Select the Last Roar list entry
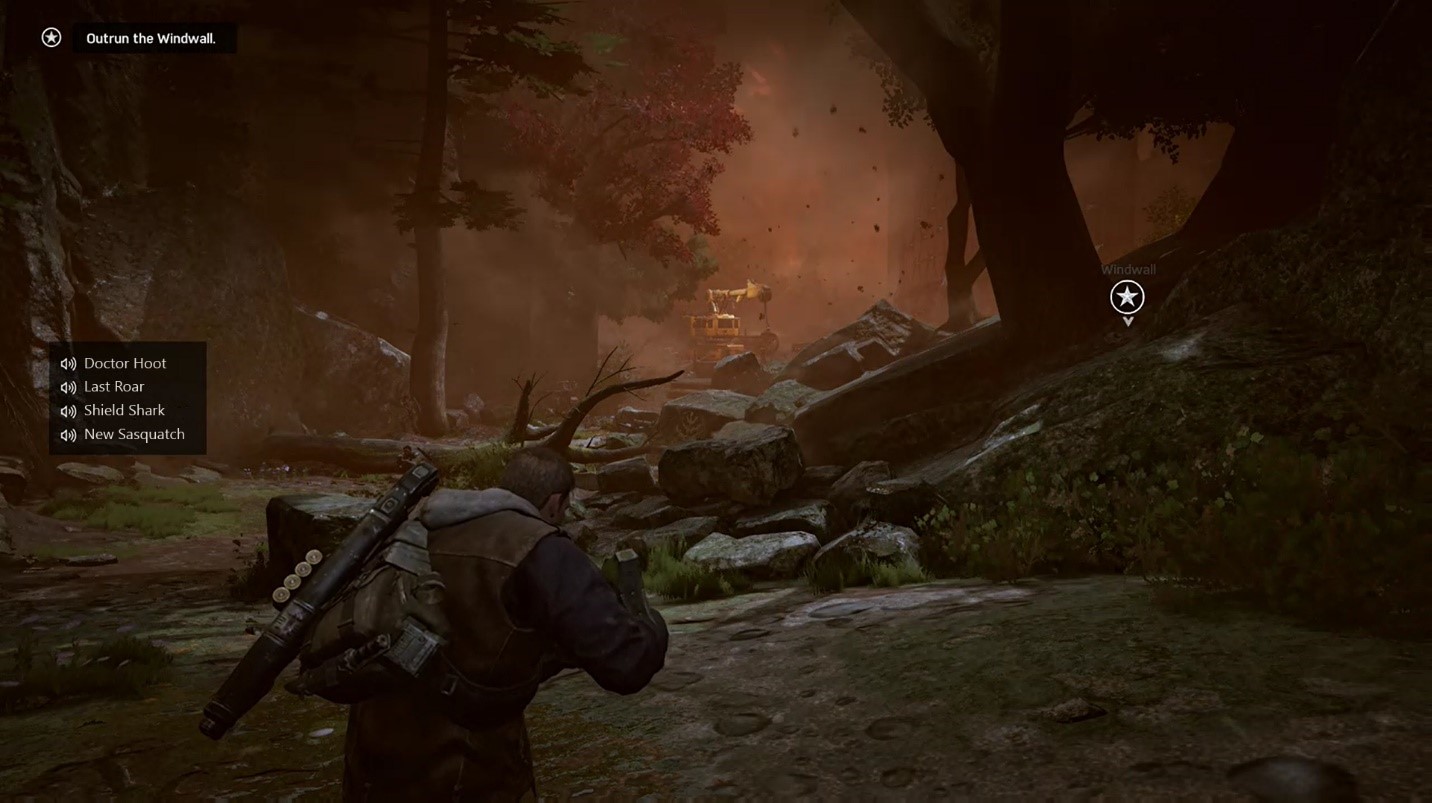This screenshot has height=803, width=1432. pos(114,386)
